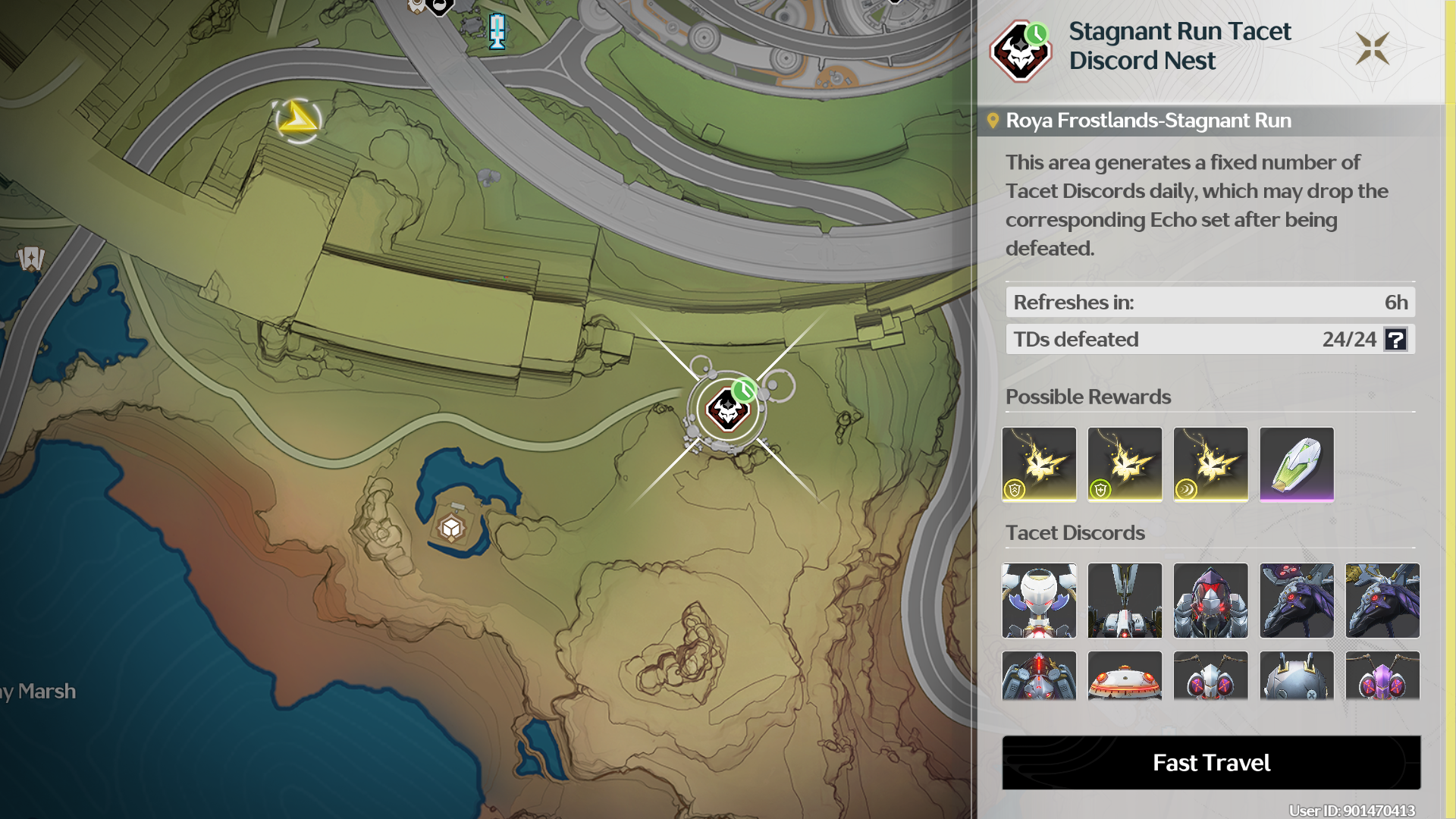Select the purple bug Tacet Discord thumbnail
Screen dimensions: 1456x819
point(1382,676)
